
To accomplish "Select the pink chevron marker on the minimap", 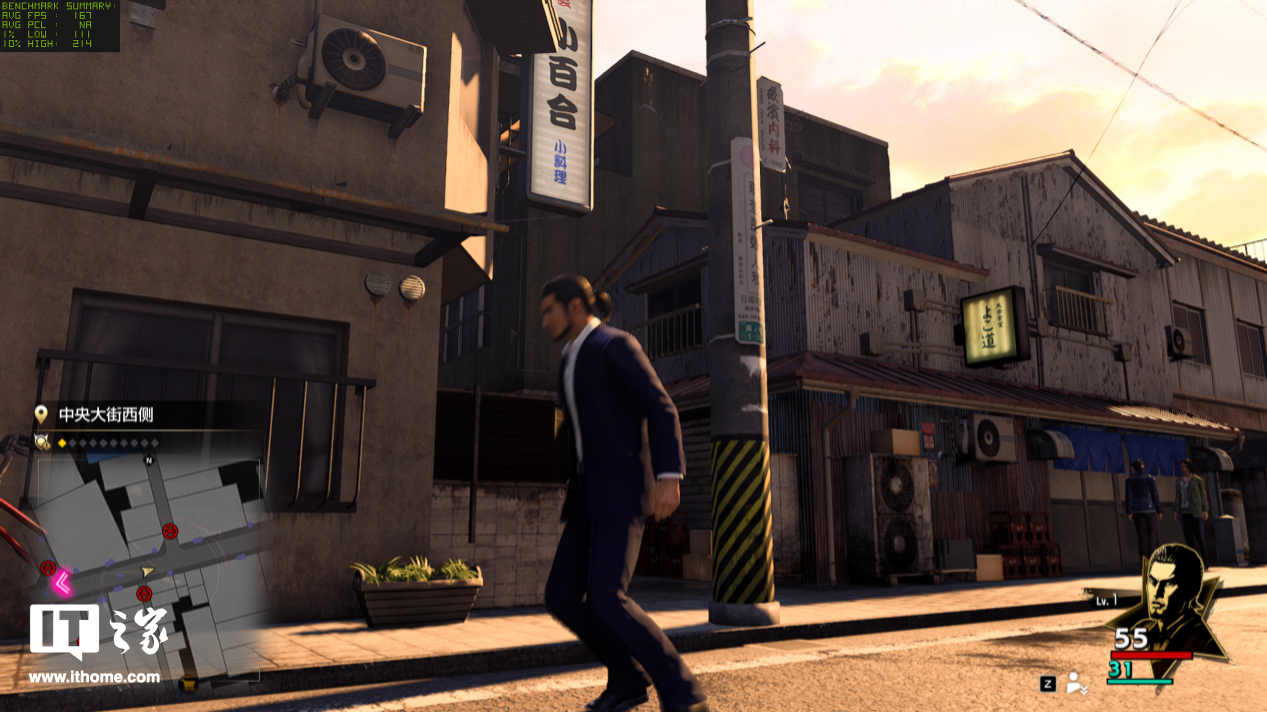I will (x=62, y=581).
